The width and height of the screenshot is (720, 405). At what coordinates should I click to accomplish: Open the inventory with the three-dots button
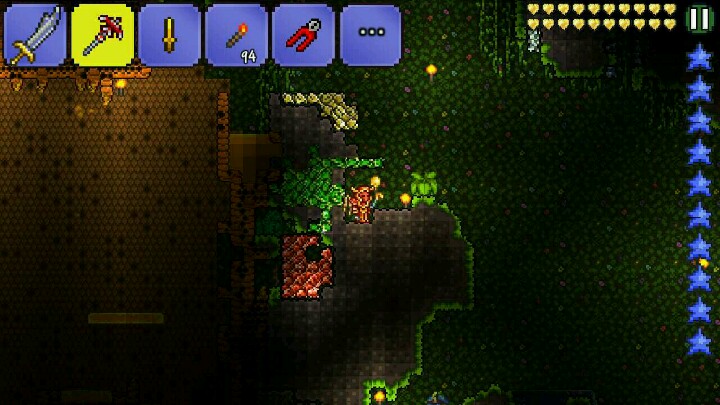(x=370, y=35)
